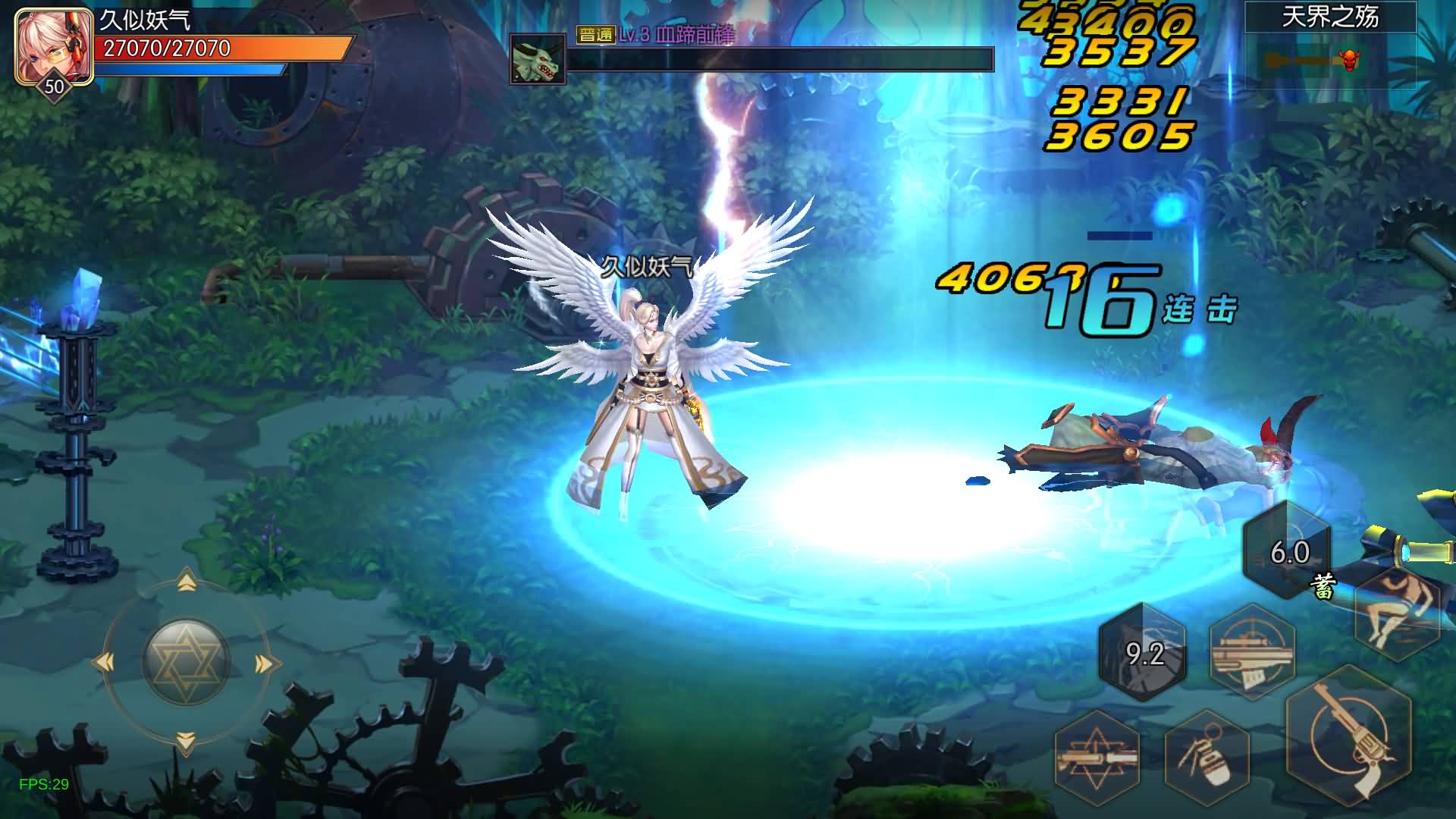Tap the joystick's left arrow
The width and height of the screenshot is (1456, 819).
coord(104,663)
